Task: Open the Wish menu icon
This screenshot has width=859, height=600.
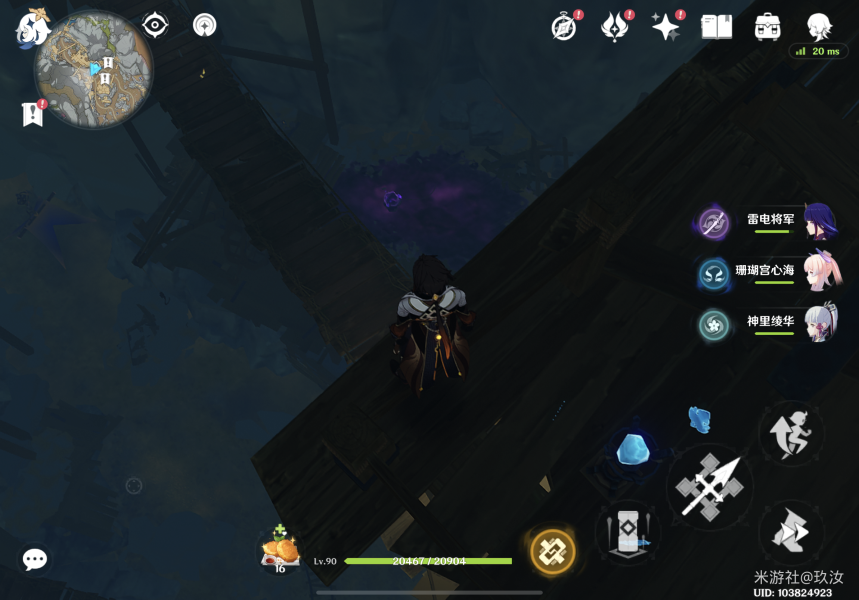Action: [614, 27]
